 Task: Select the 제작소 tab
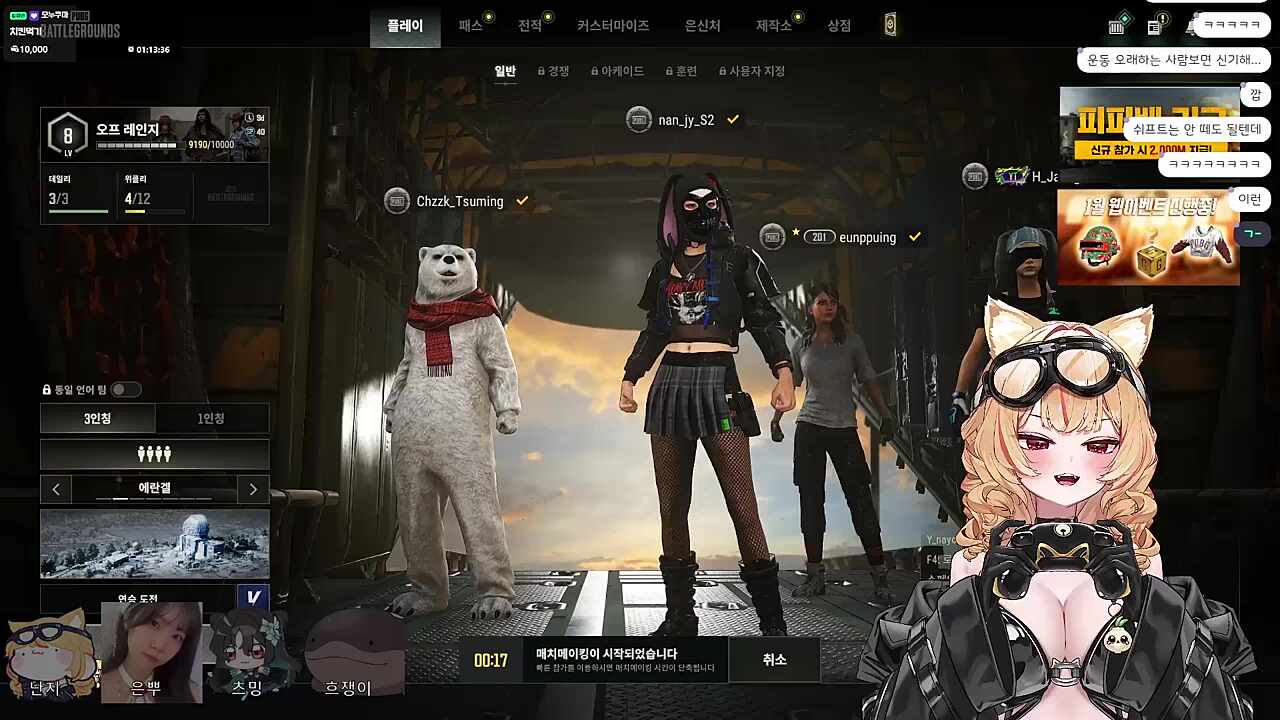(774, 26)
